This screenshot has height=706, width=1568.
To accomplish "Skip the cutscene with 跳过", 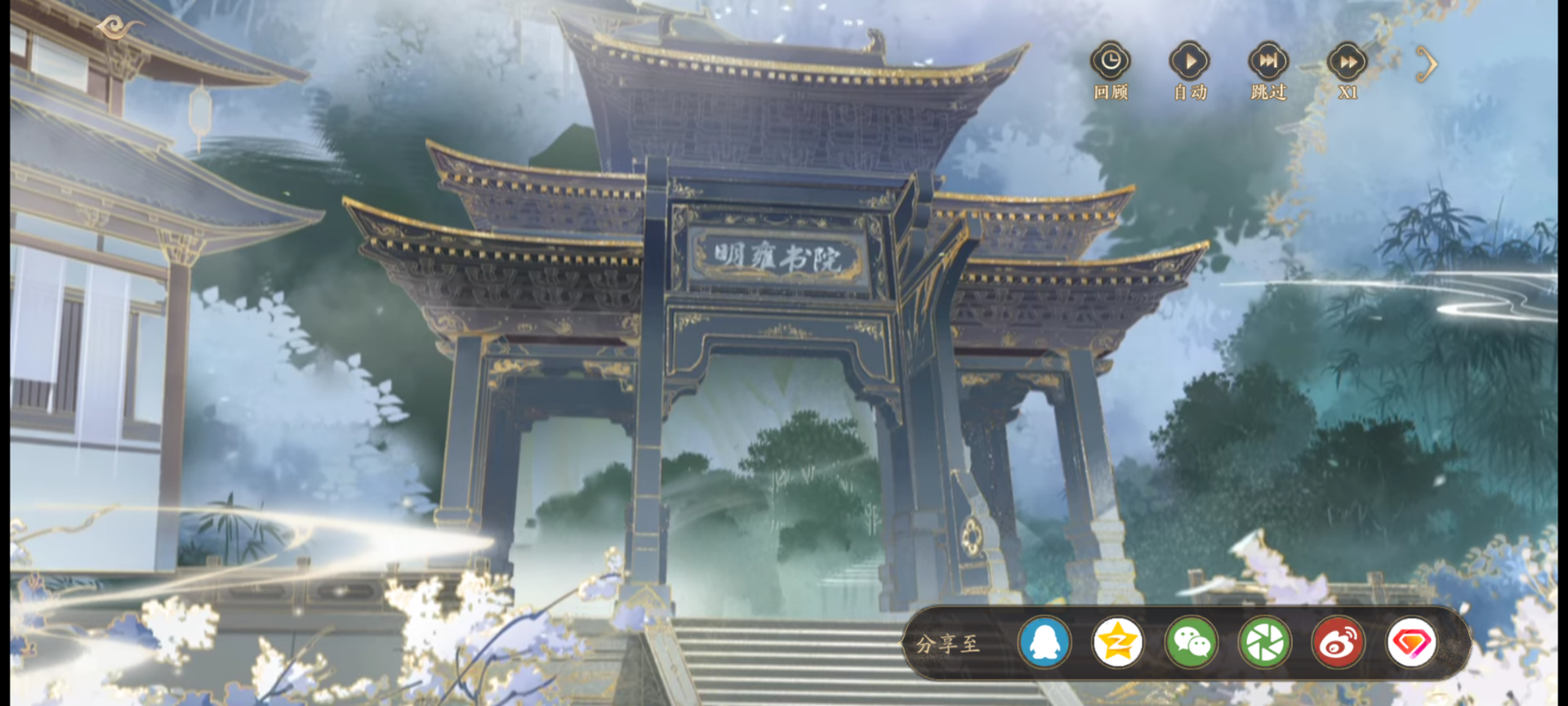I will [1268, 62].
